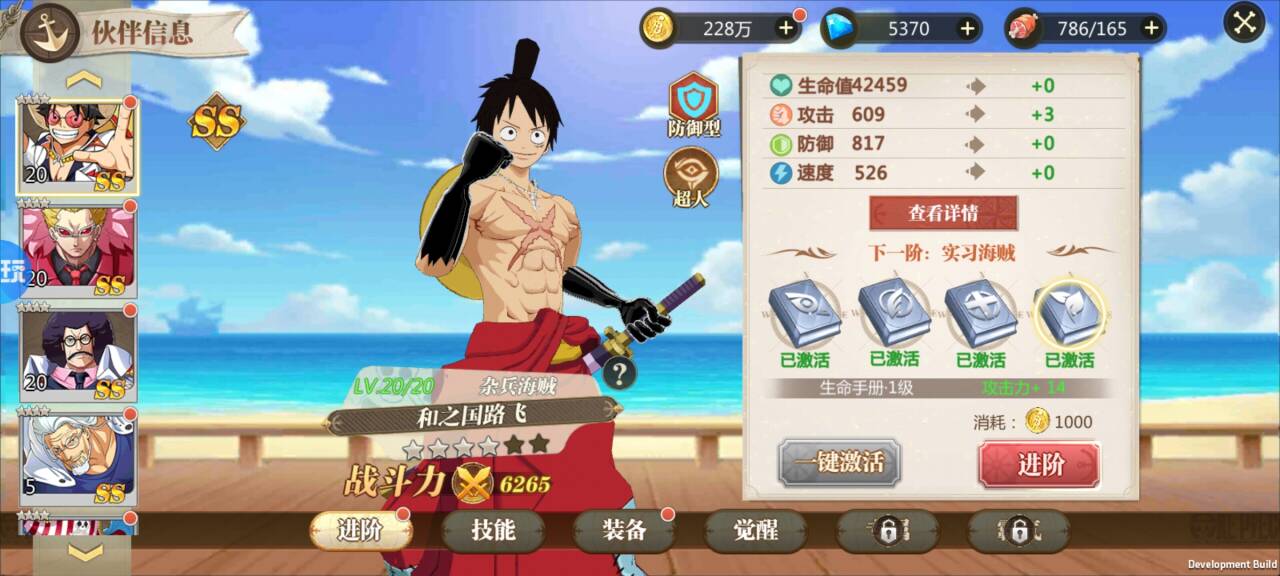The image size is (1280, 576).
Task: Add more meat stamina with the plus button
Action: (x=1151, y=28)
